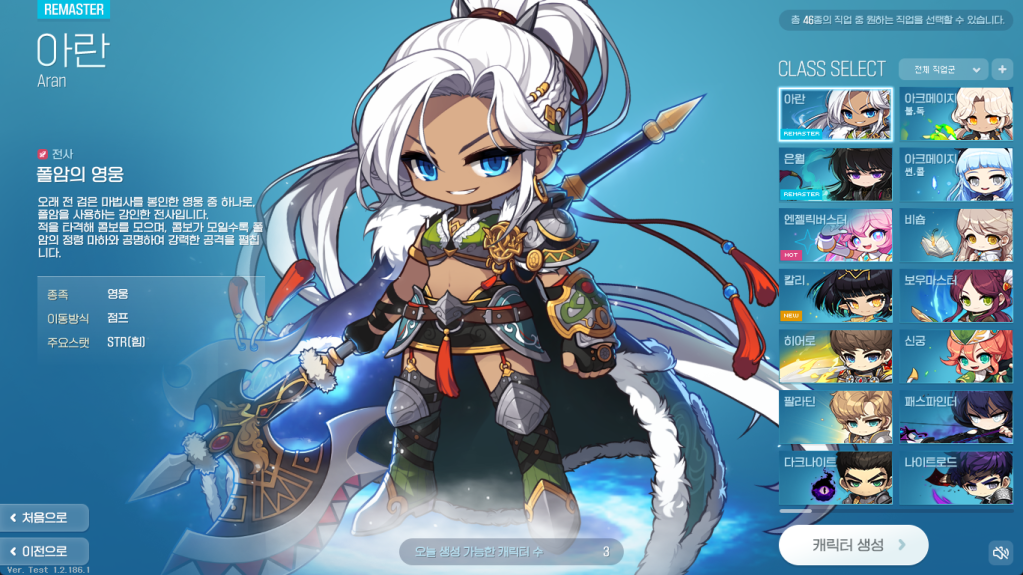The height and width of the screenshot is (575, 1023).
Task: Select the Marksman (신궁) class tile
Action: (x=955, y=357)
